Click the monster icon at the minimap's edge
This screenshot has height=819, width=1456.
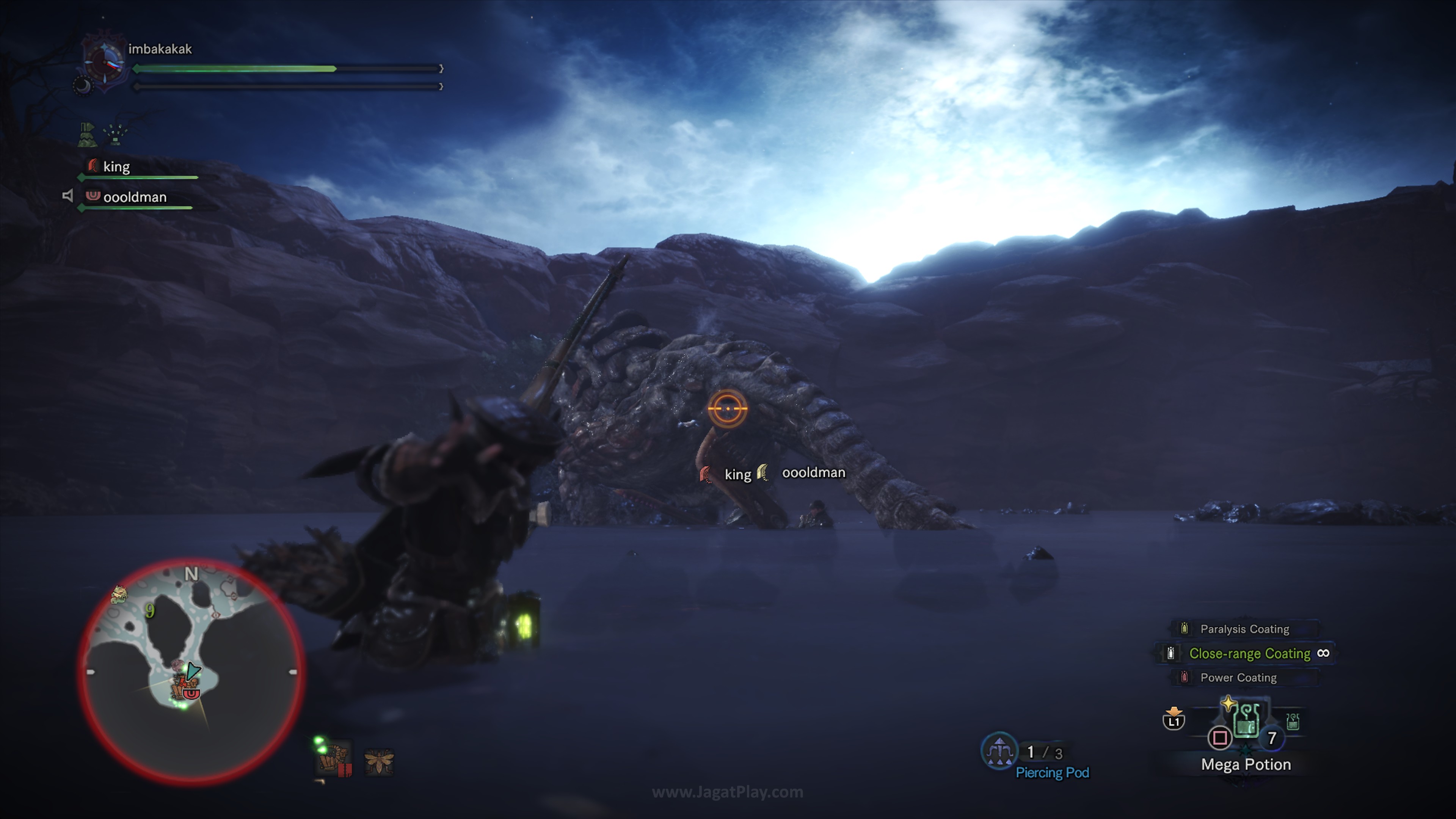coord(119,593)
